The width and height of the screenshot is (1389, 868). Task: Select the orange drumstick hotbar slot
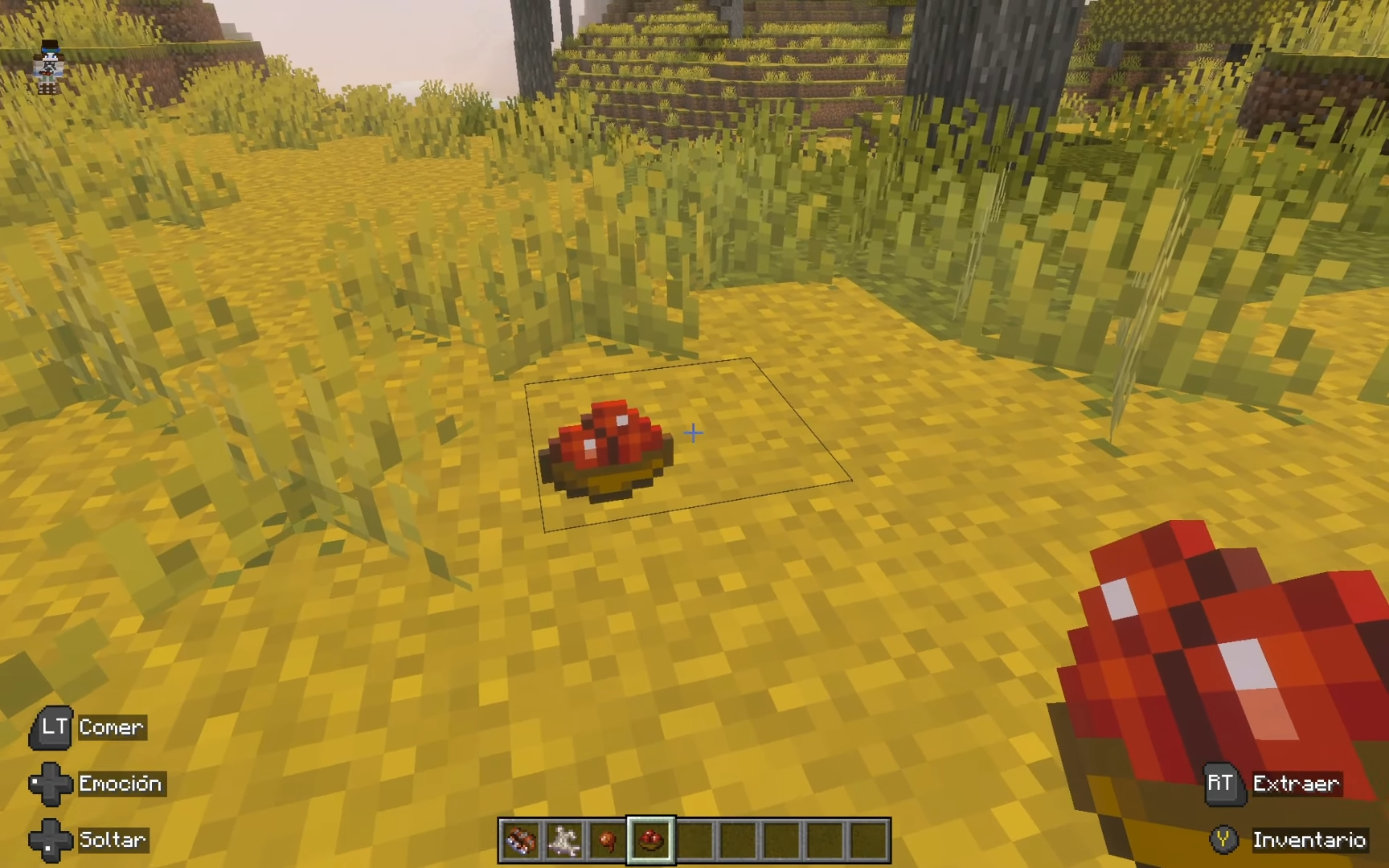[607, 841]
